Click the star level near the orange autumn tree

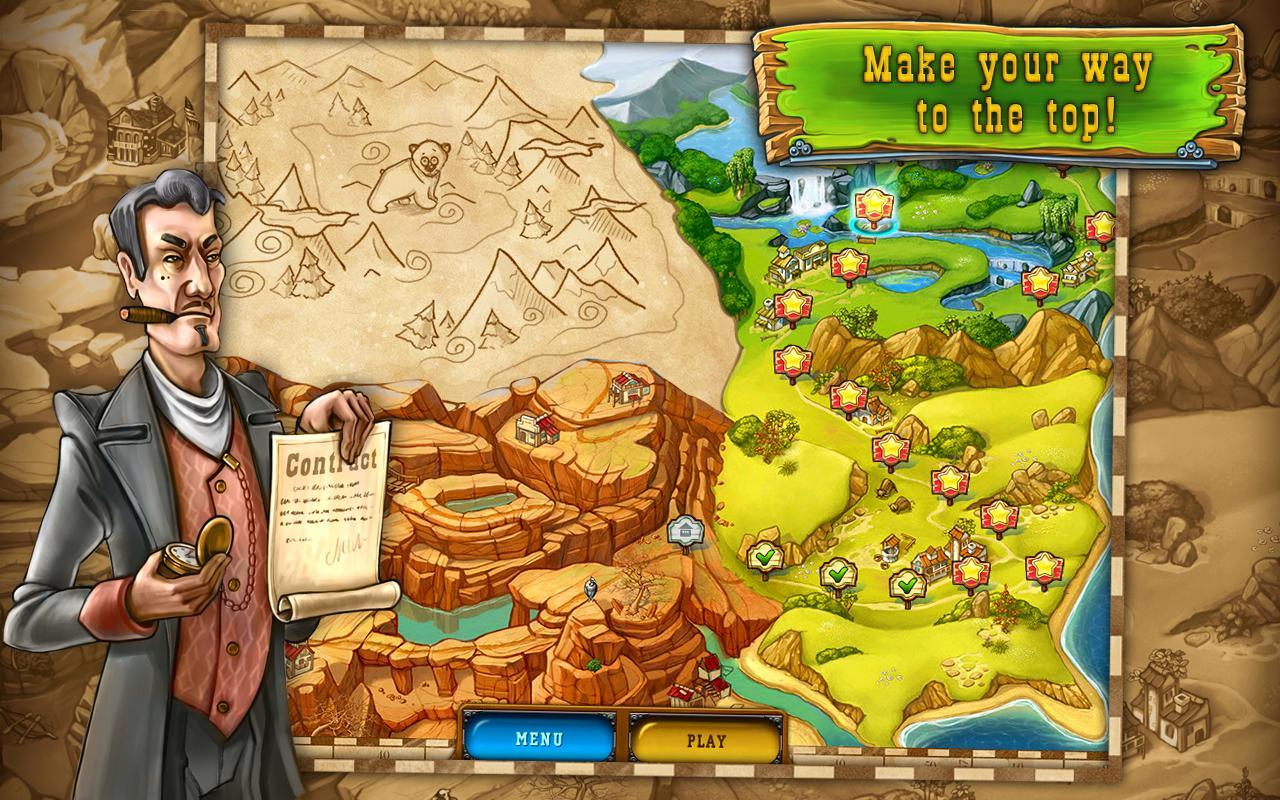click(x=849, y=392)
